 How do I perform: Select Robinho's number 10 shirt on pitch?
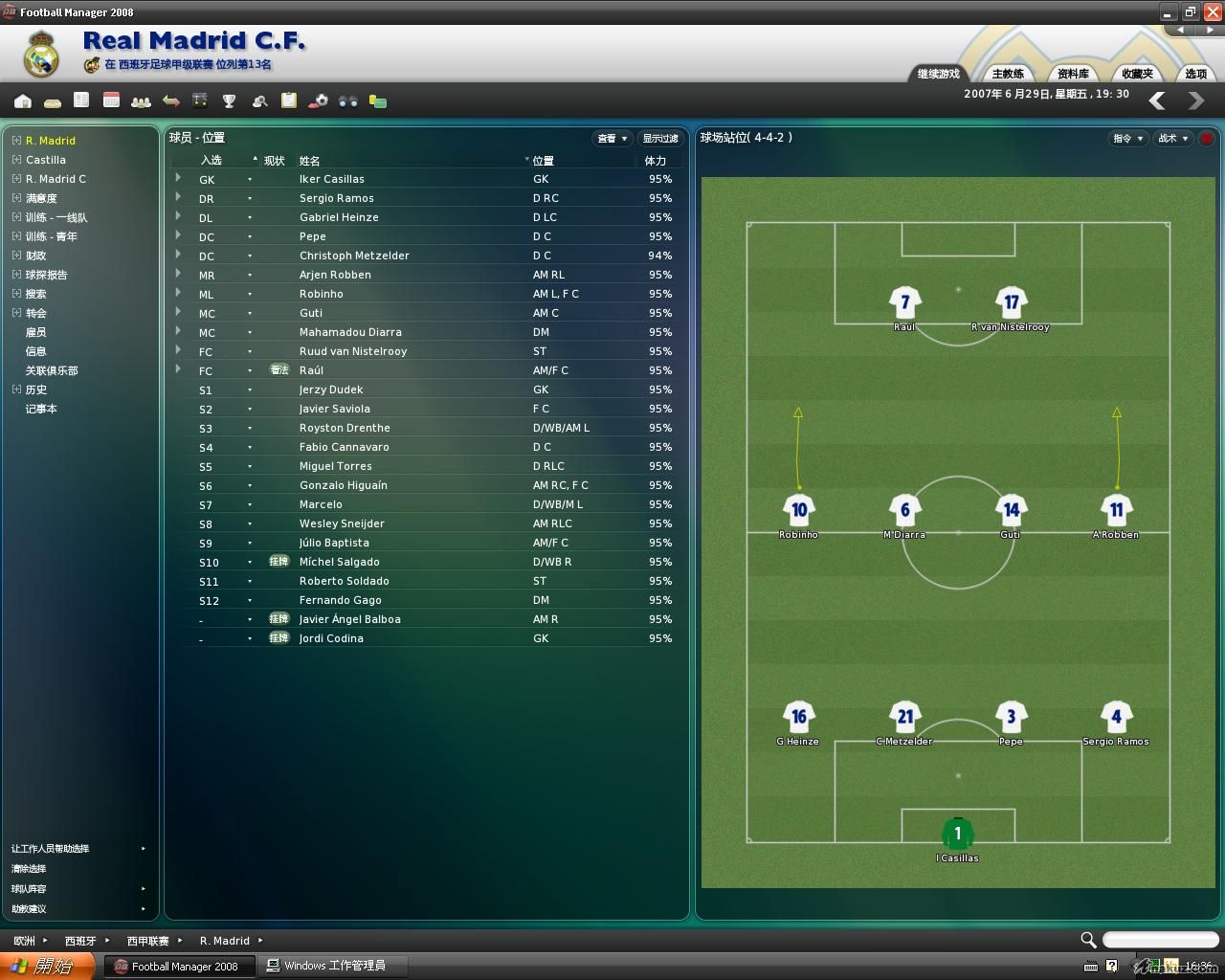tap(798, 510)
